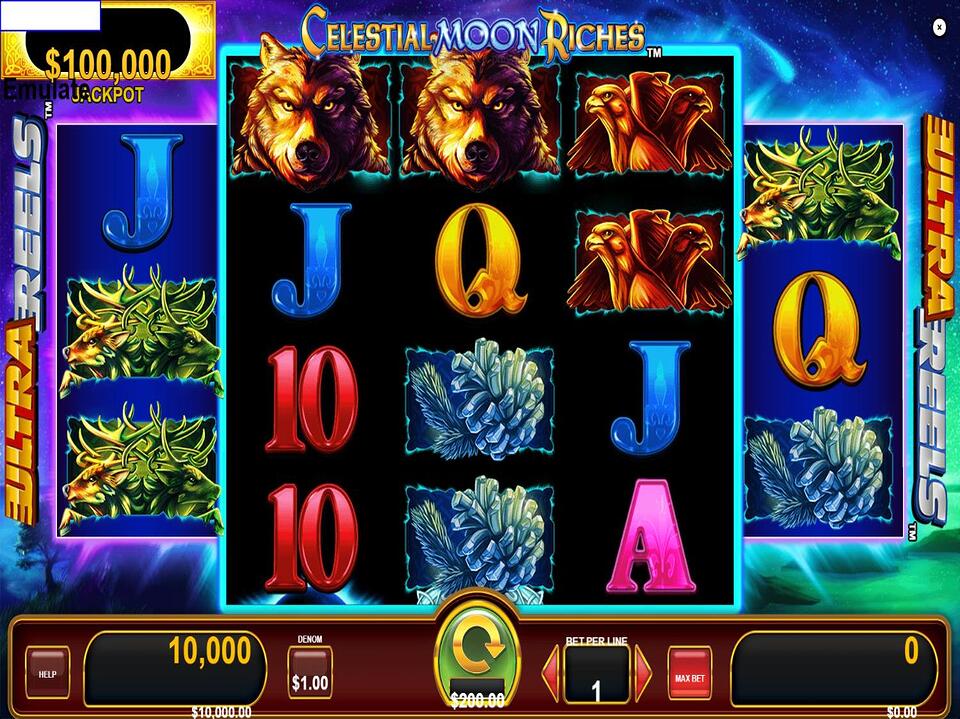Change the $1.00 denomination
Screen dimensions: 960x719
point(309,673)
